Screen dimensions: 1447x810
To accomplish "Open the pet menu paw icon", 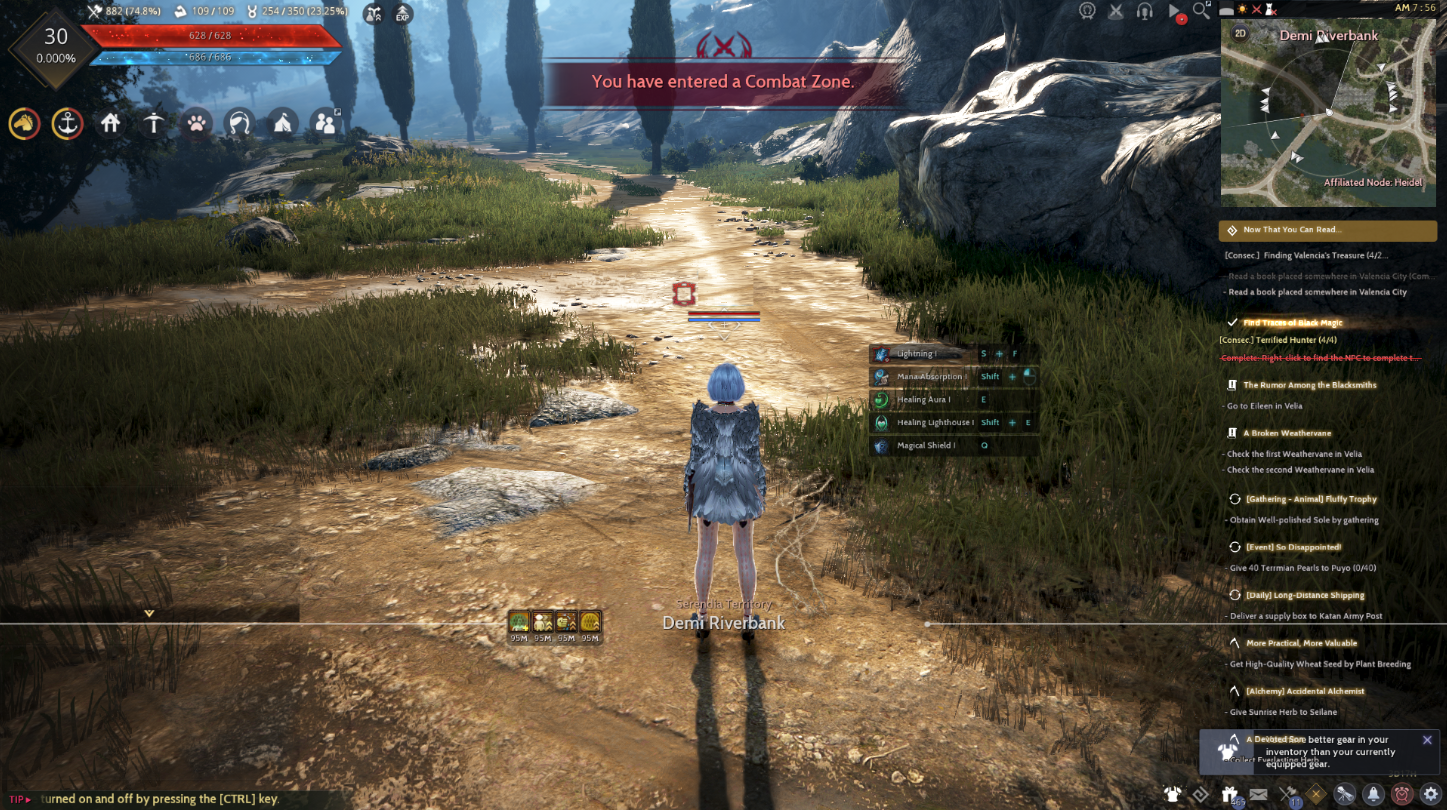I will coord(196,123).
